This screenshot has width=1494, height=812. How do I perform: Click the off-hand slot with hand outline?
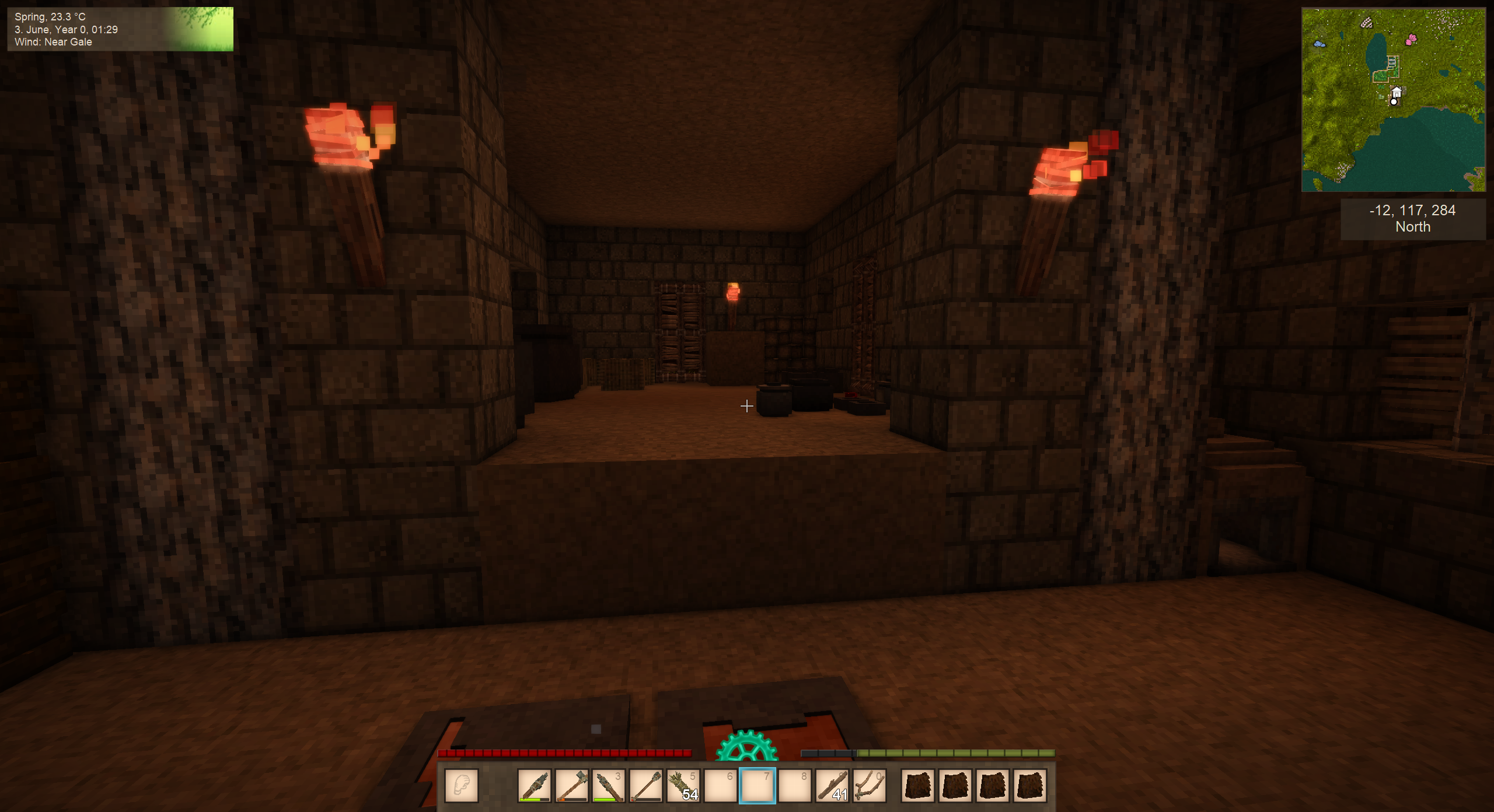click(x=462, y=786)
